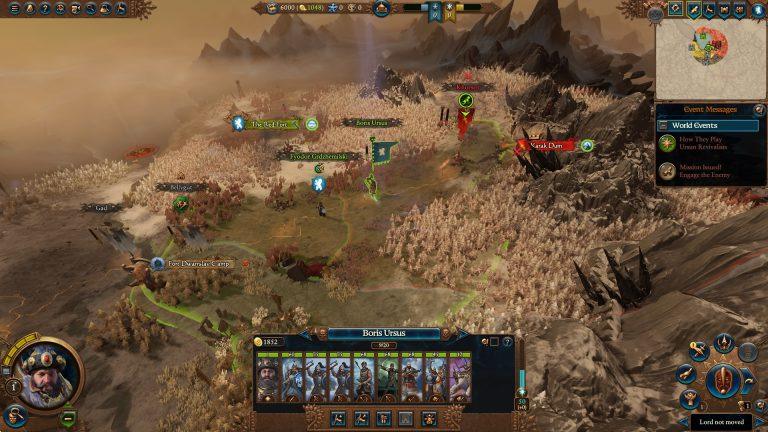Select The Red Fort settlement label
Image resolution: width=768 pixels, height=432 pixels.
(x=268, y=124)
